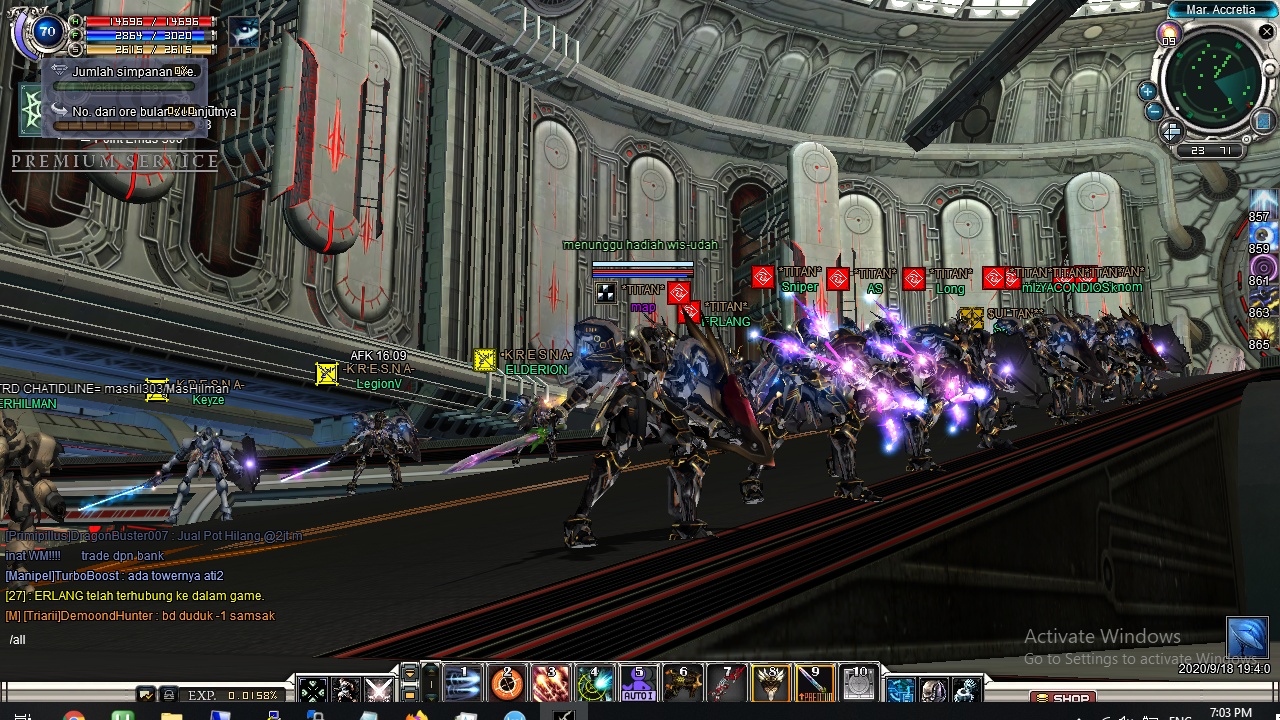Click the purple swirl buff icon 861
Viewport: 1280px width, 720px height.
1264,267
